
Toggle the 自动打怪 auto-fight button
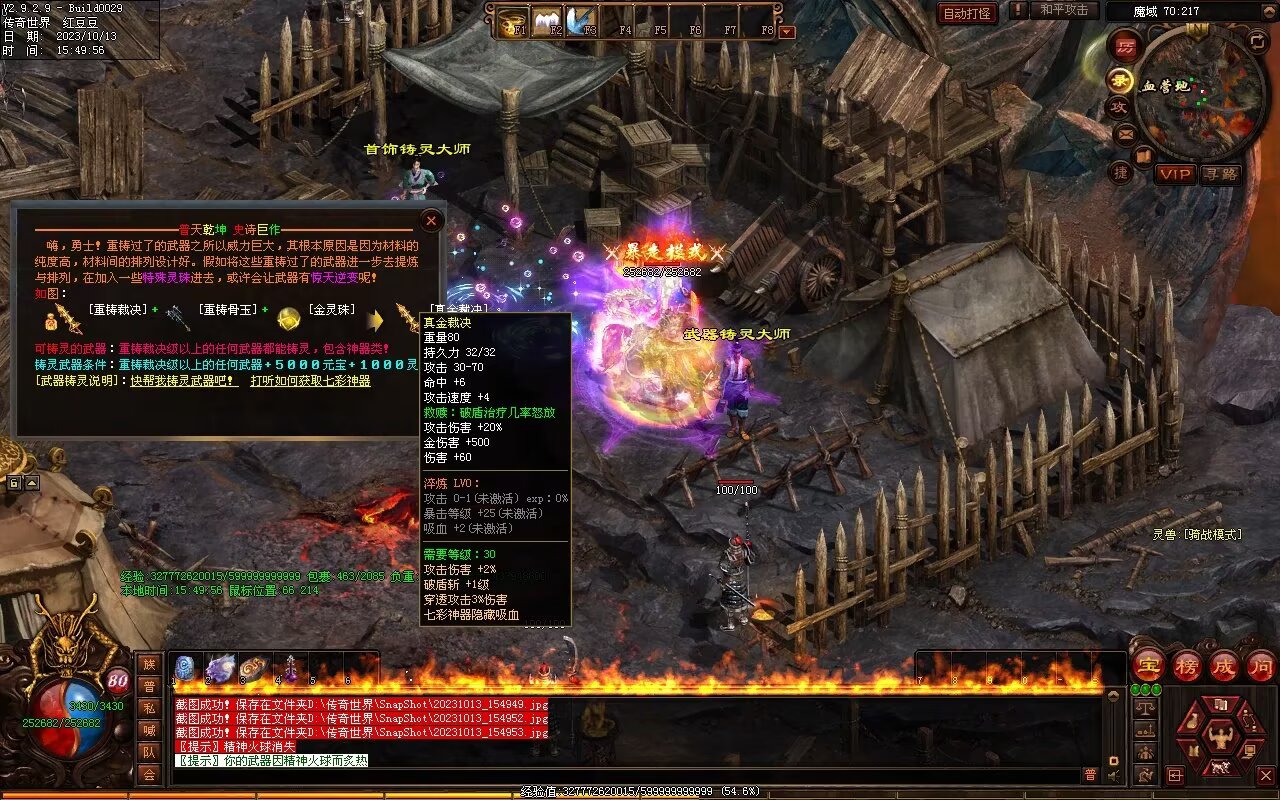click(967, 13)
